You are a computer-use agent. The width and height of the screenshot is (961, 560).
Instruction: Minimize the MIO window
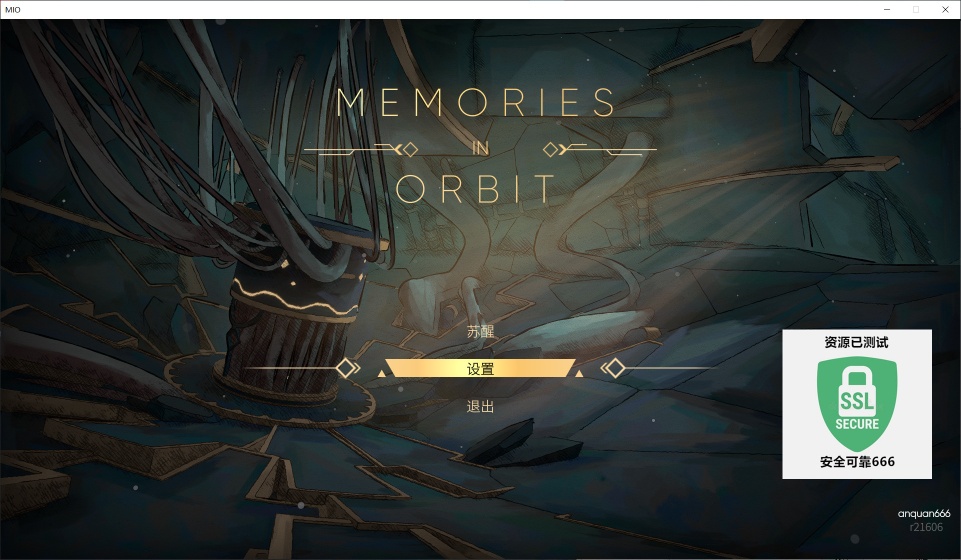[x=887, y=9]
